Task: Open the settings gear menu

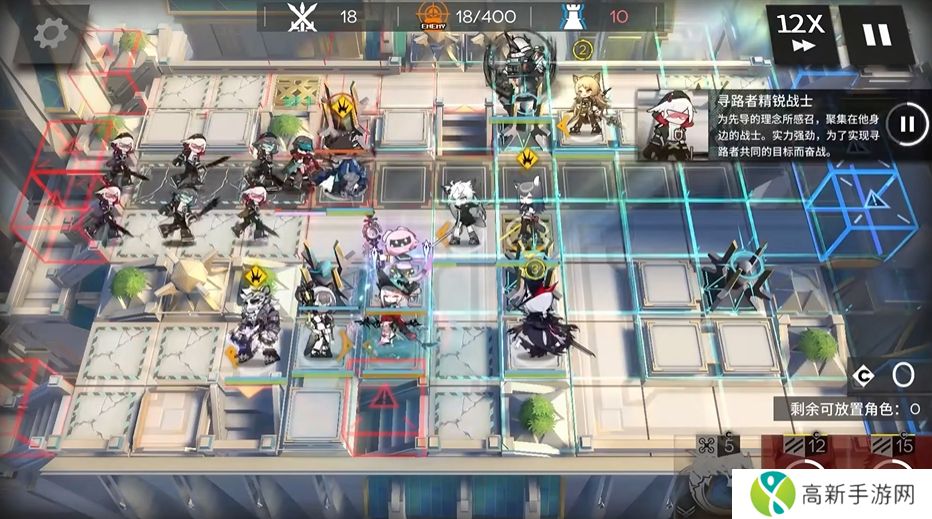Action: pyautogui.click(x=50, y=32)
